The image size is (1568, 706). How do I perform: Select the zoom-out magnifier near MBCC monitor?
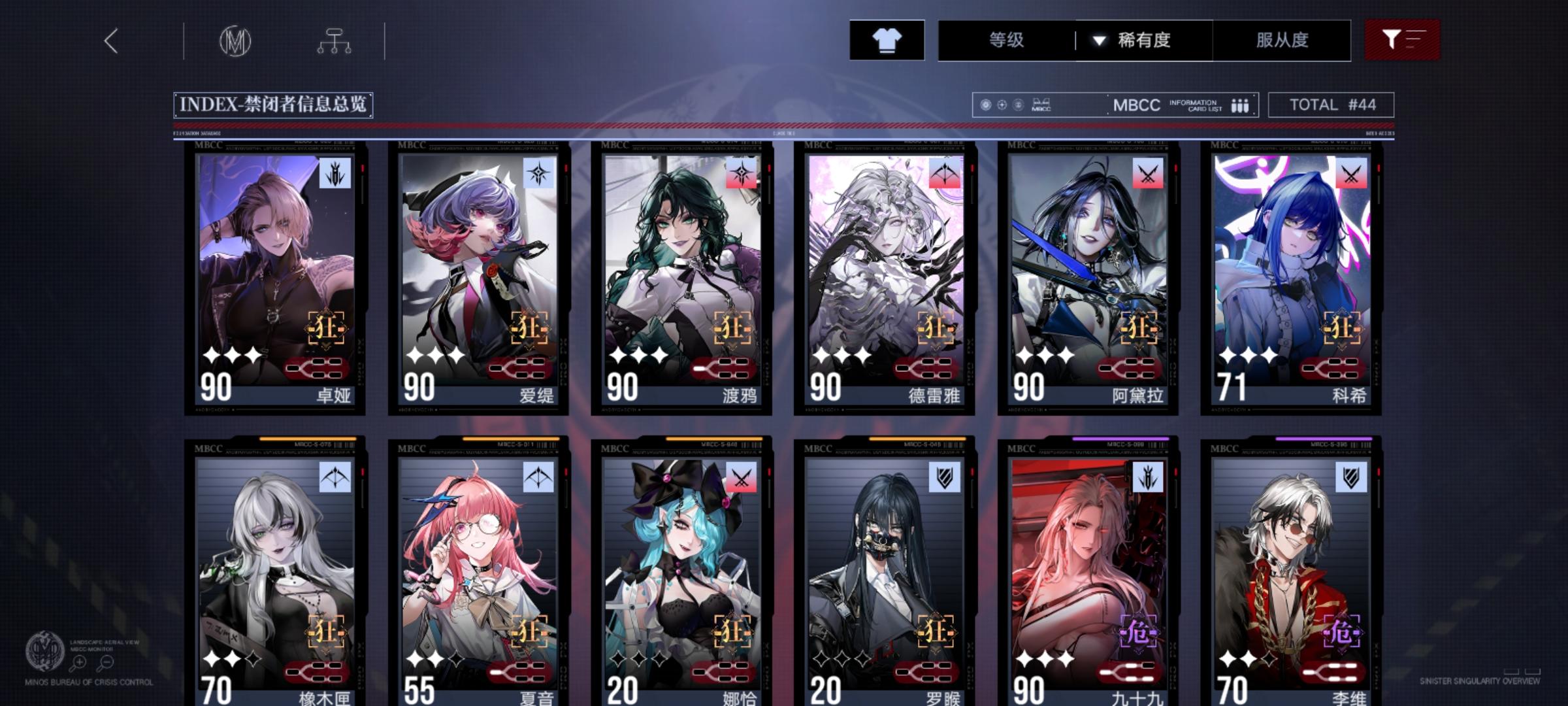click(106, 662)
